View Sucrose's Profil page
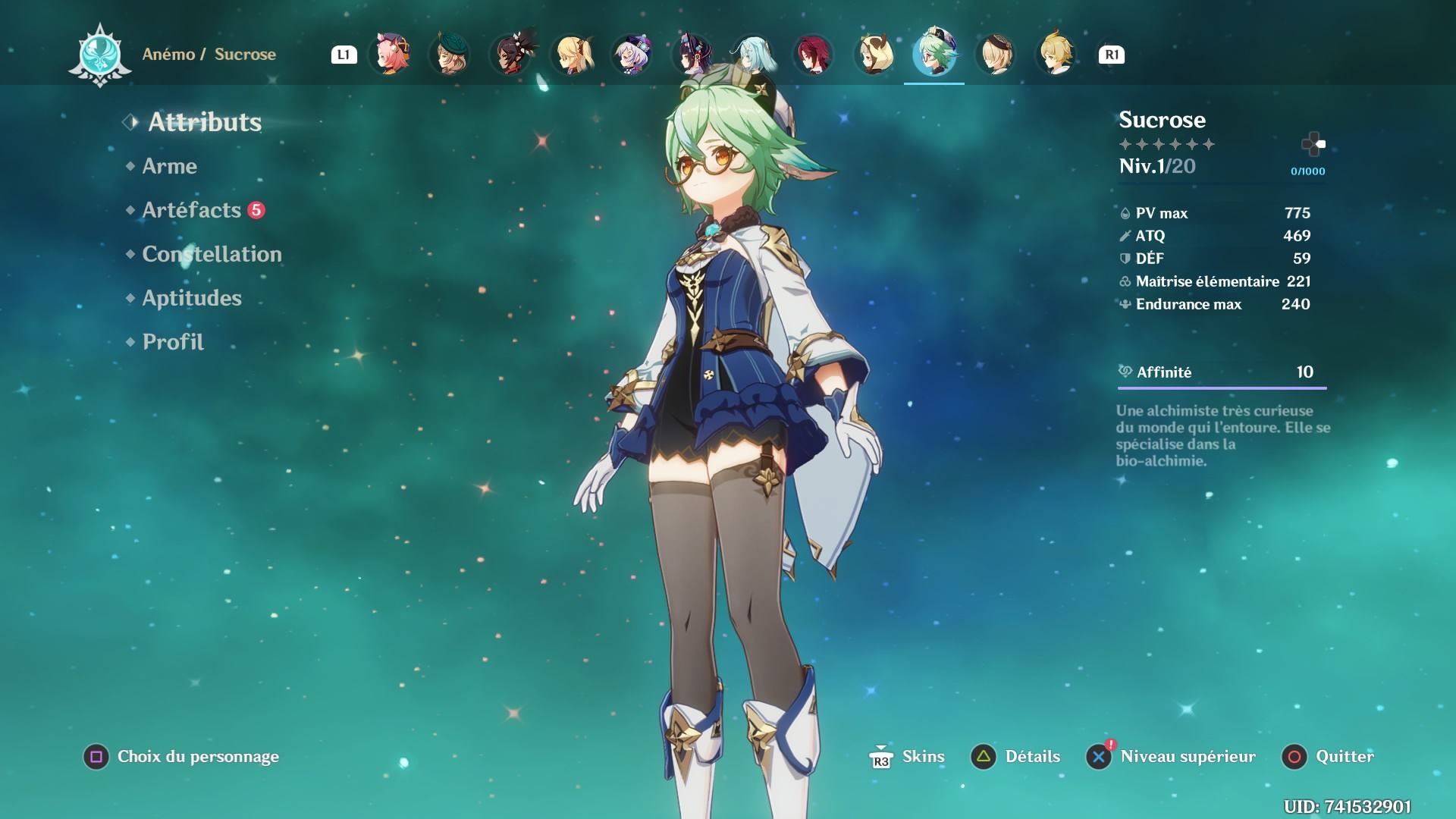The image size is (1456, 819). [x=173, y=342]
